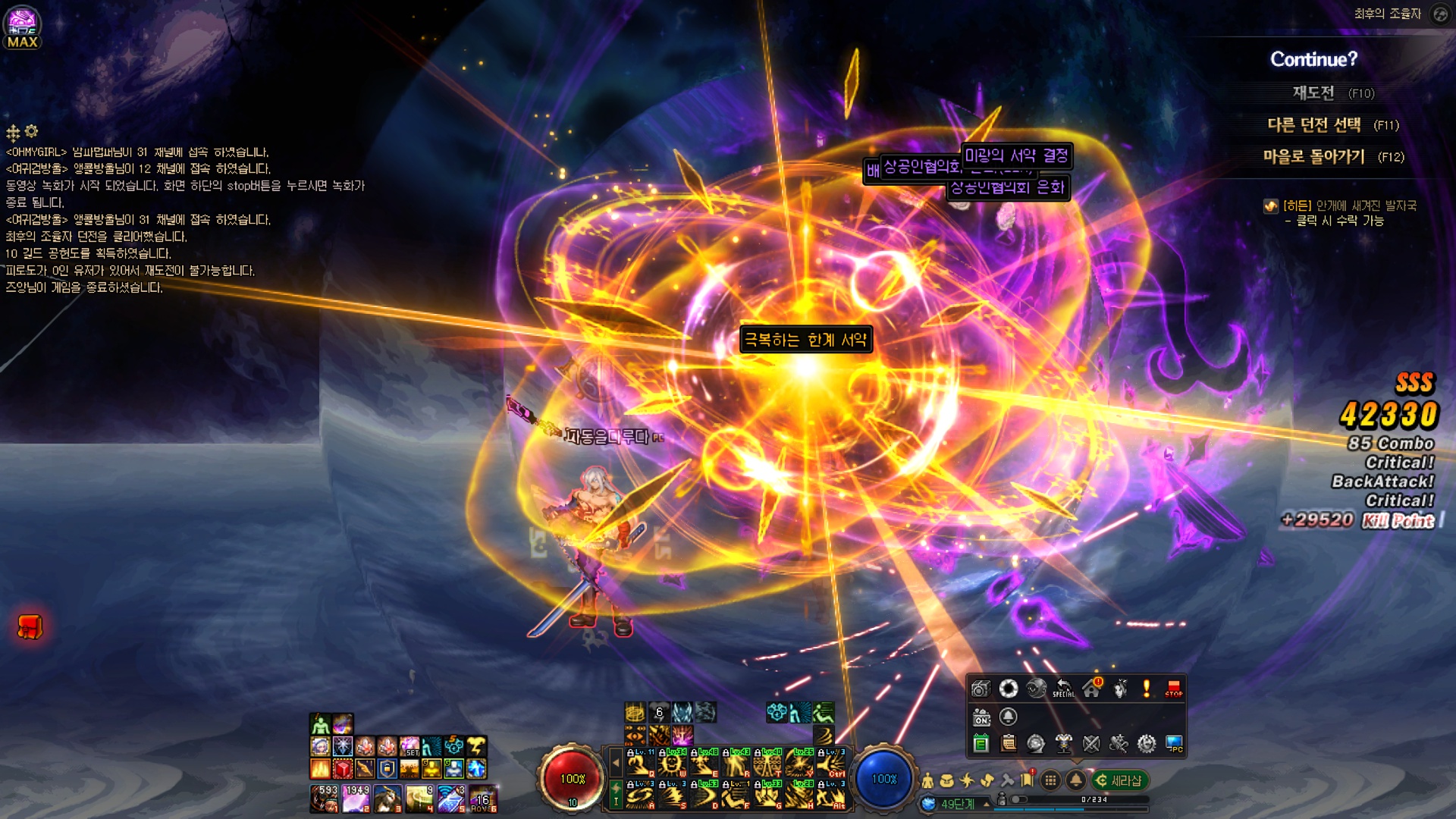Open the gear settings icon
Screen dimensions: 1456x819
coord(1147,744)
